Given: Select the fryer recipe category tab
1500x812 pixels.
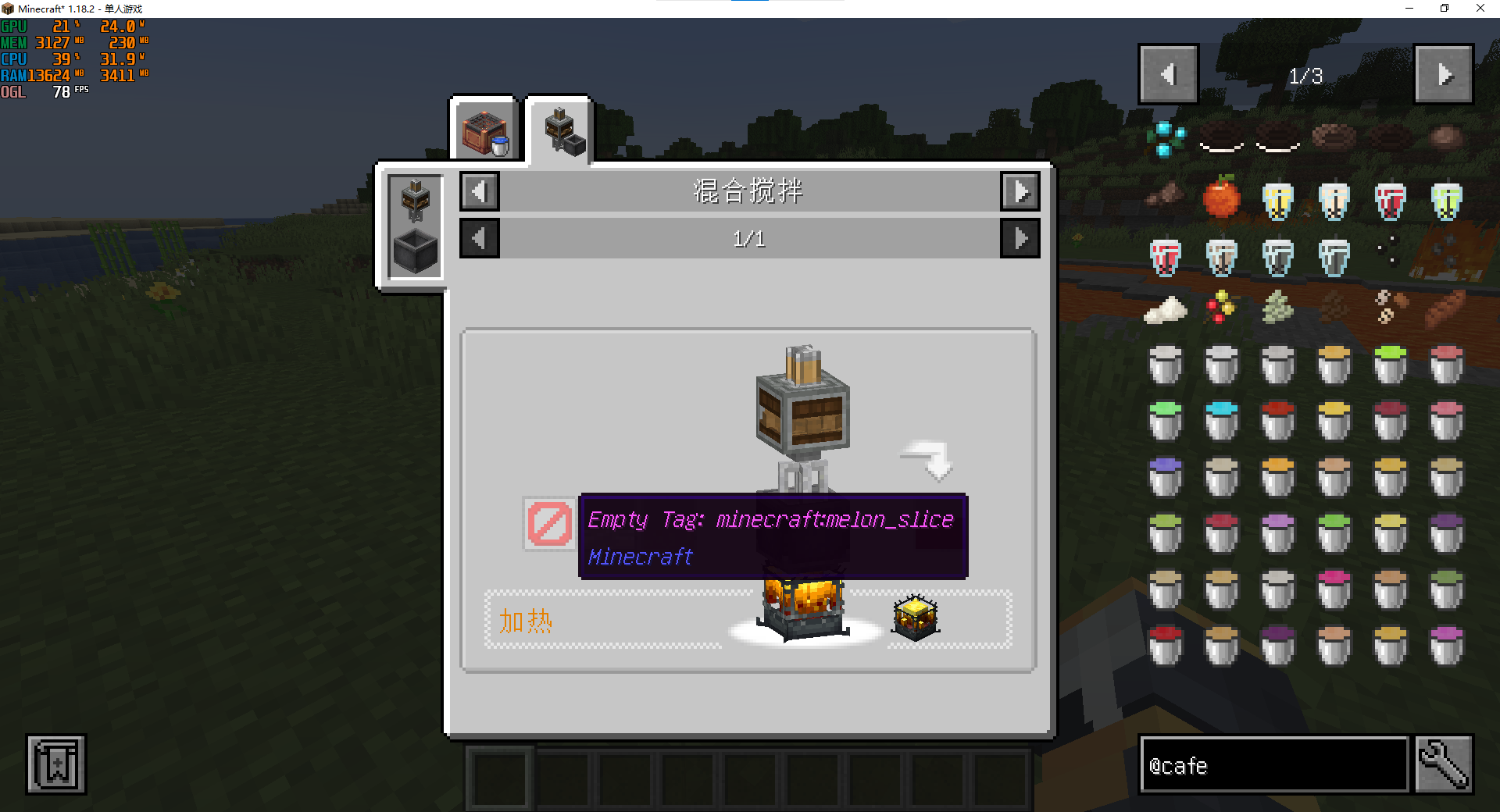Looking at the screenshot, I should pos(485,127).
